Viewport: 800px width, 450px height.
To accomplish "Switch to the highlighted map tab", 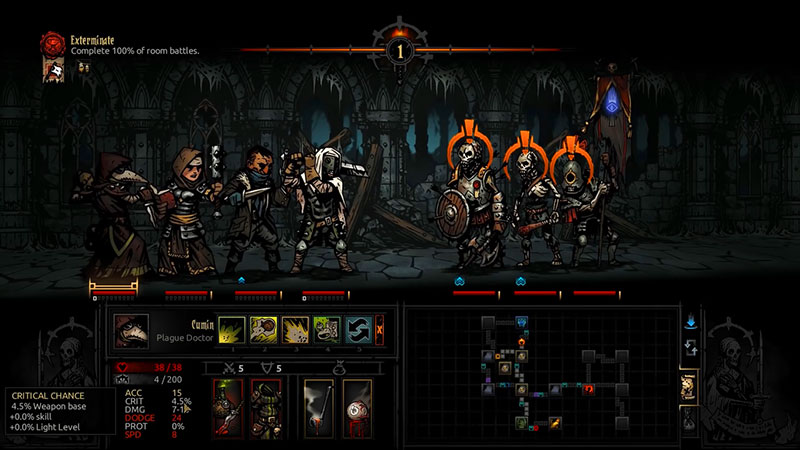I will tap(689, 387).
